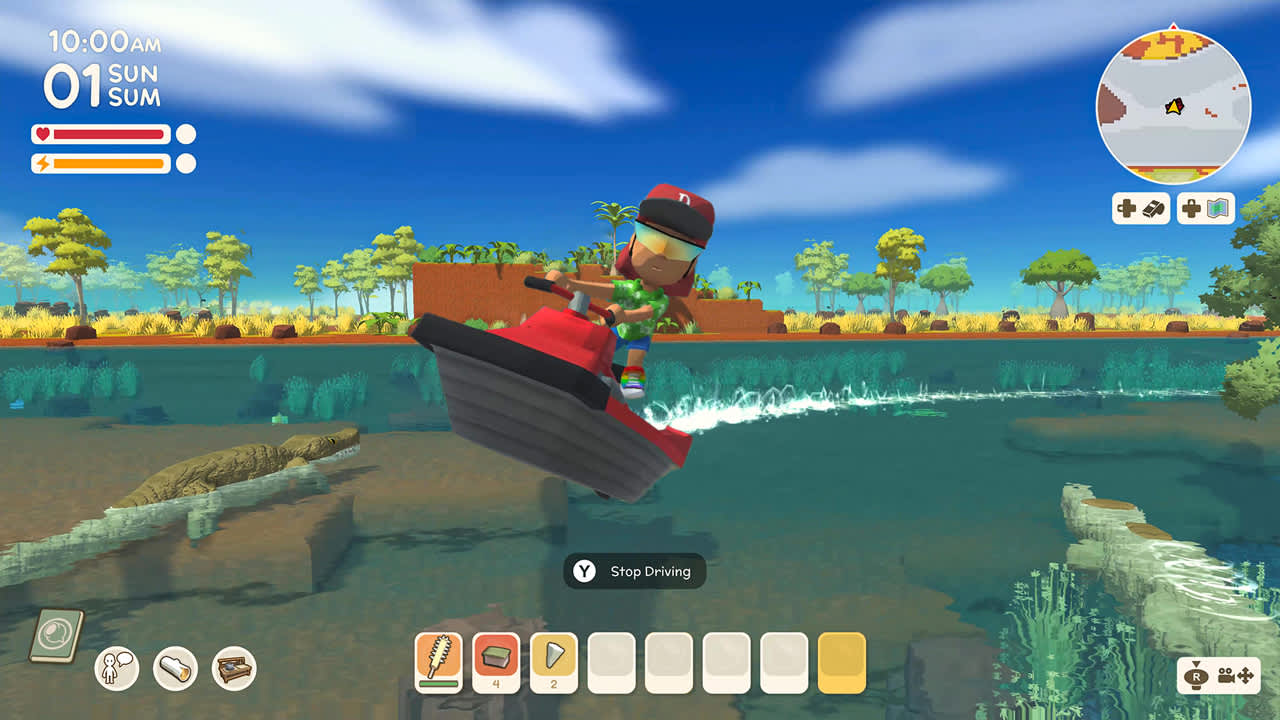The height and width of the screenshot is (720, 1280).
Task: Click the circular health bar end bubble
Action: 184,133
